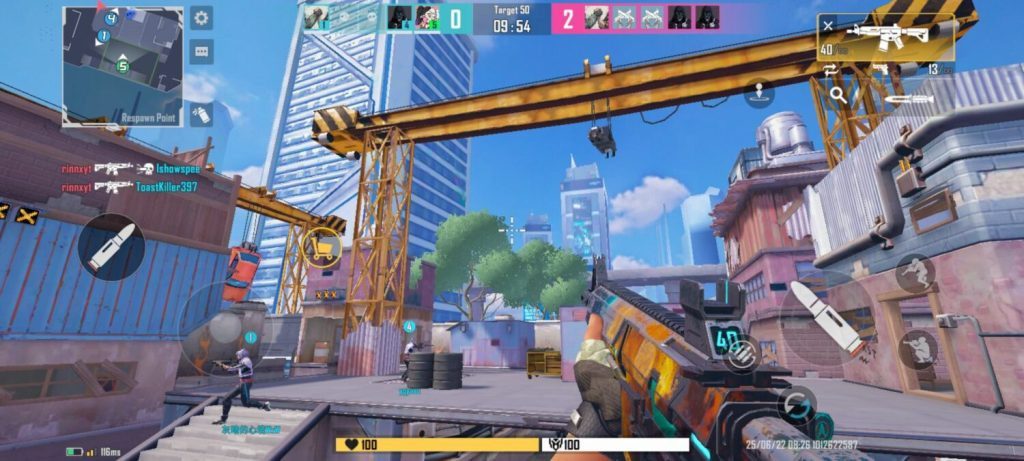Viewport: 1024px width, 461px height.
Task: Open the gear settings menu
Action: 201,18
